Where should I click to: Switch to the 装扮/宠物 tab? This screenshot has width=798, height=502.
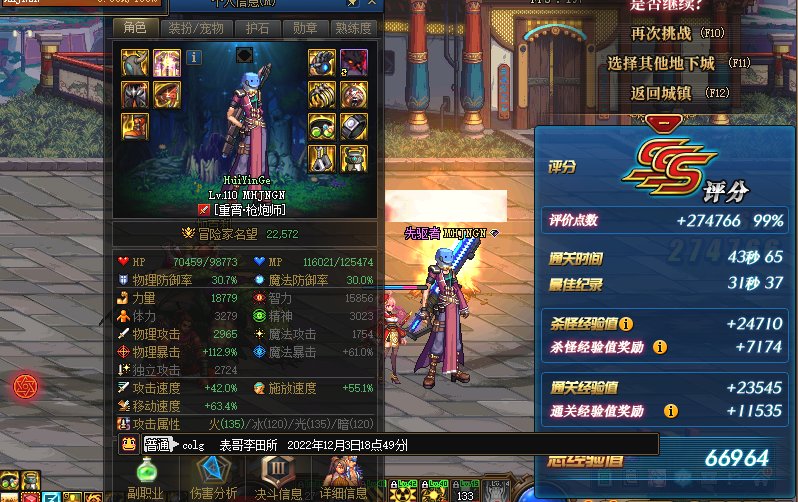tap(194, 28)
